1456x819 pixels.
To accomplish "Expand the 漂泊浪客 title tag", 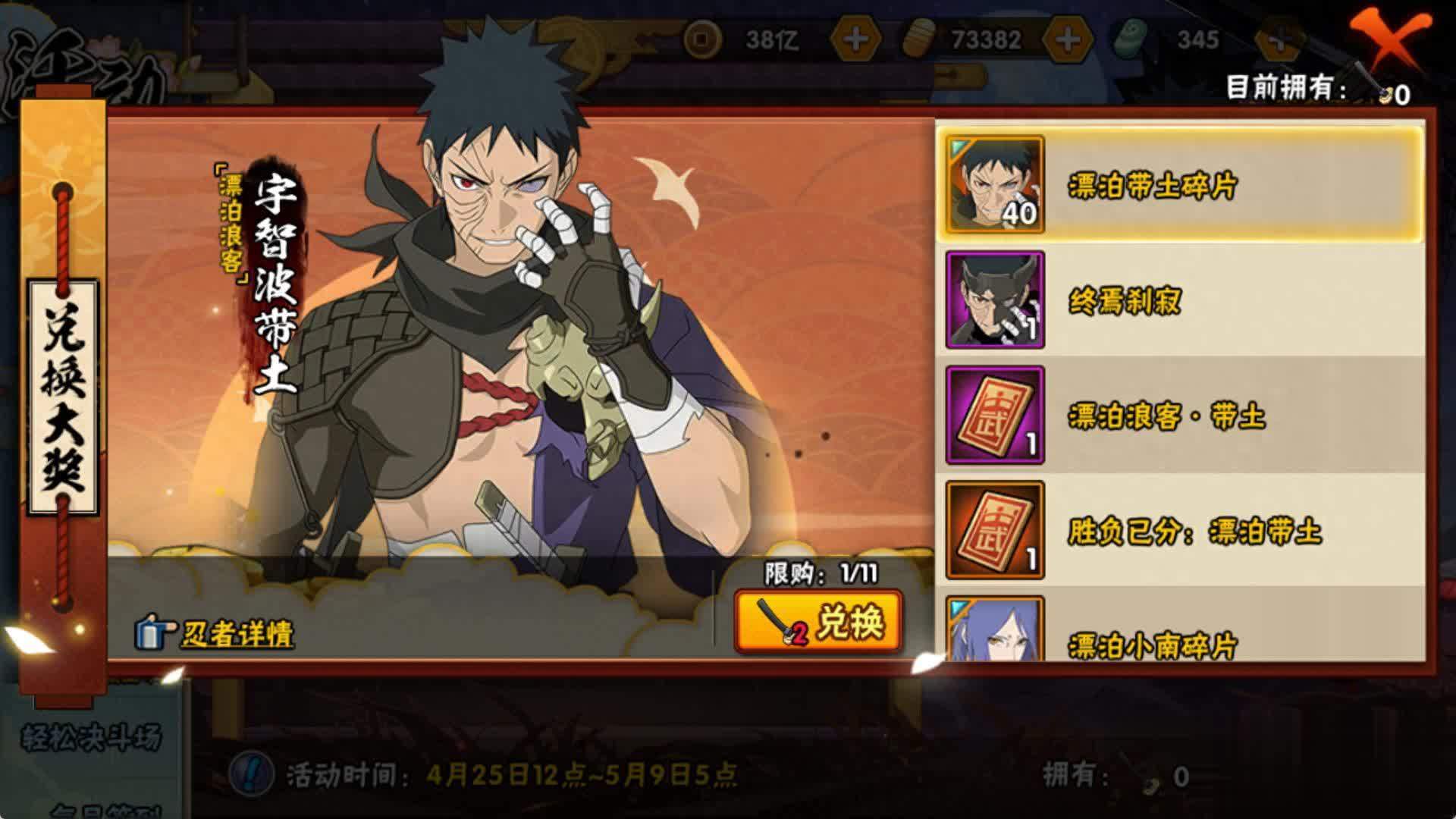I will coord(230,220).
